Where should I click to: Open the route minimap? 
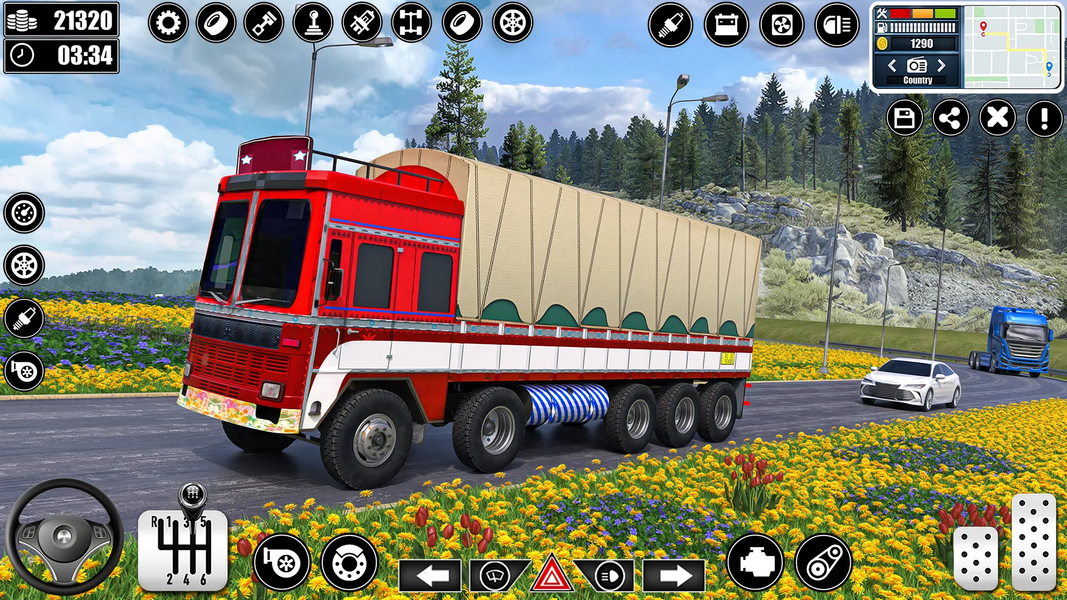tap(1015, 46)
